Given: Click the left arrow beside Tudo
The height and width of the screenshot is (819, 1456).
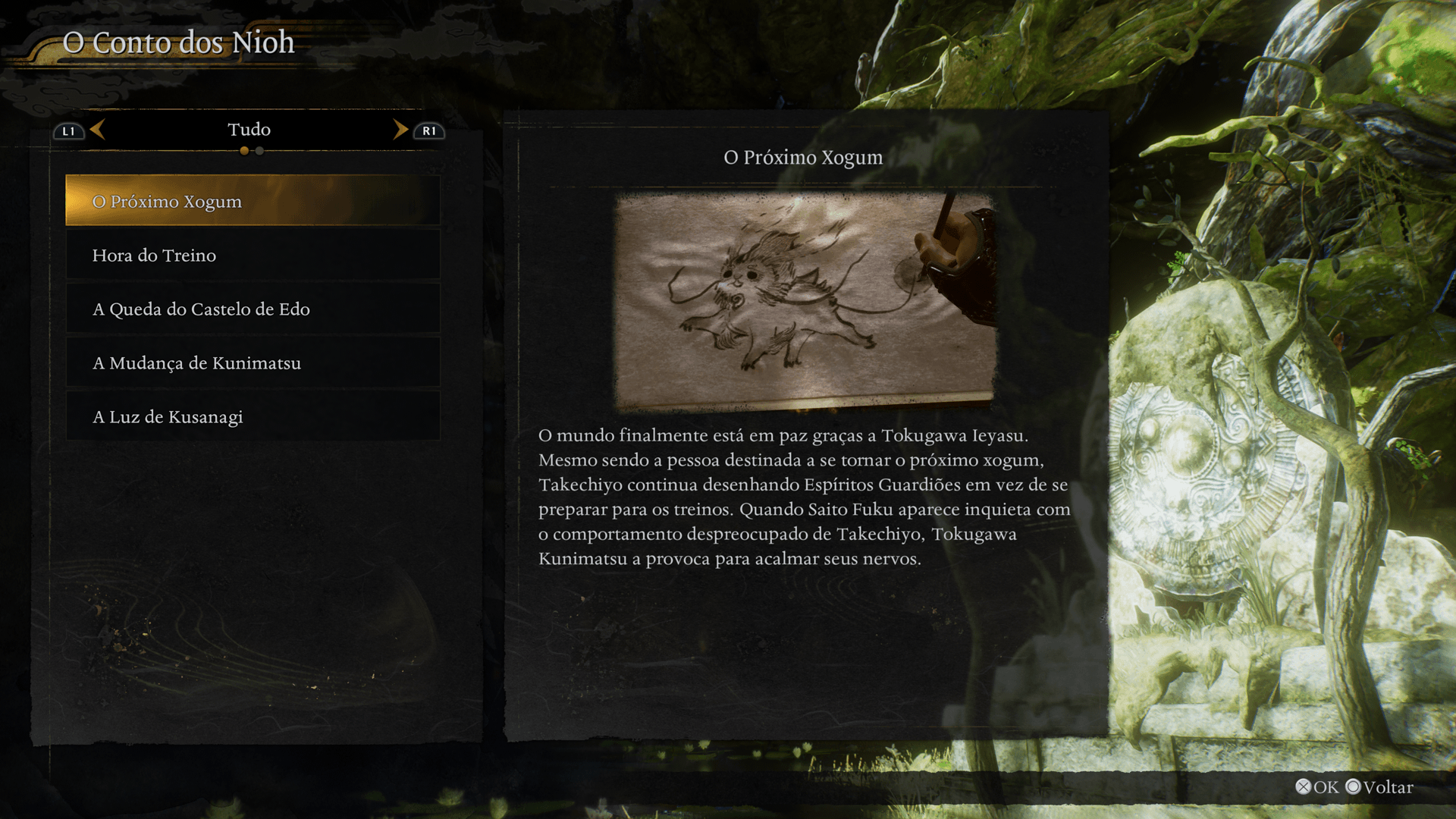Looking at the screenshot, I should (98, 130).
